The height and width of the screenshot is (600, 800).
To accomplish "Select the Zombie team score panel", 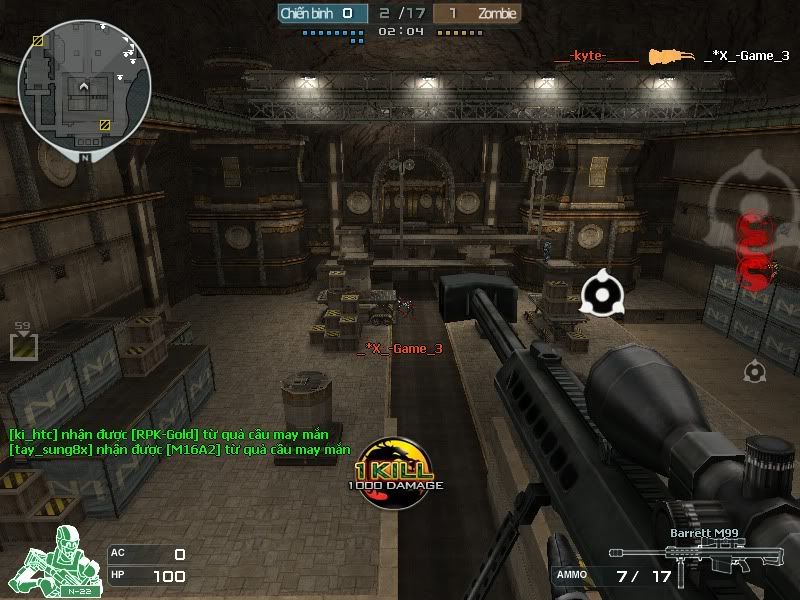I will click(479, 14).
